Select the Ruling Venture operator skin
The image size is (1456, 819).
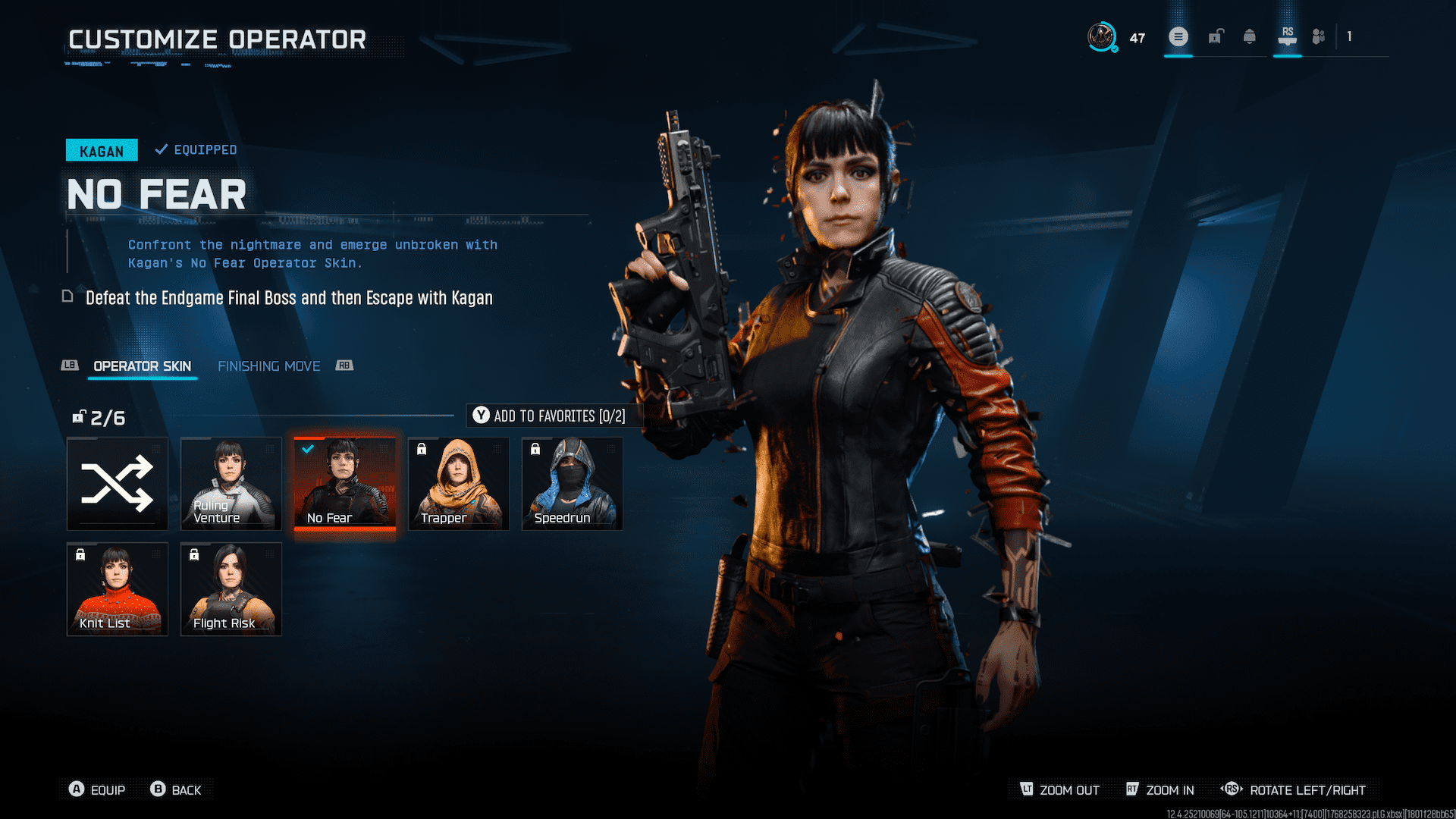pyautogui.click(x=231, y=483)
